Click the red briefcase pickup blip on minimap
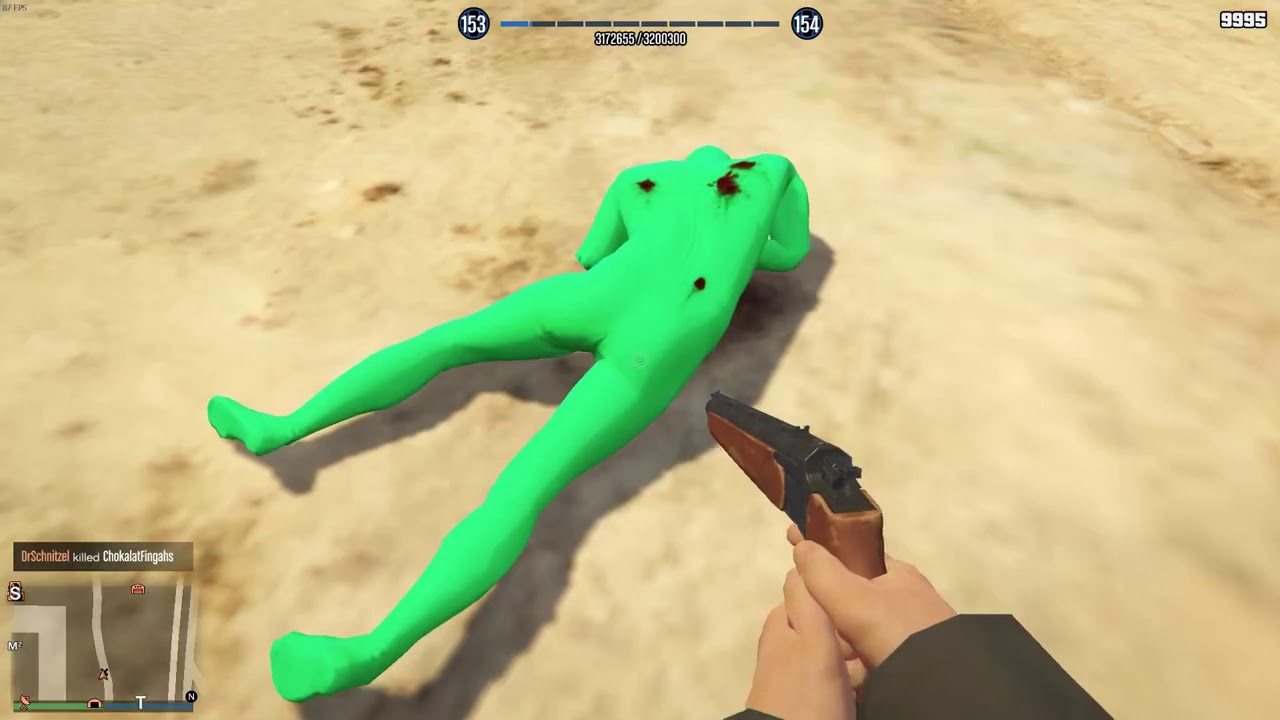The width and height of the screenshot is (1280, 720). coord(138,589)
